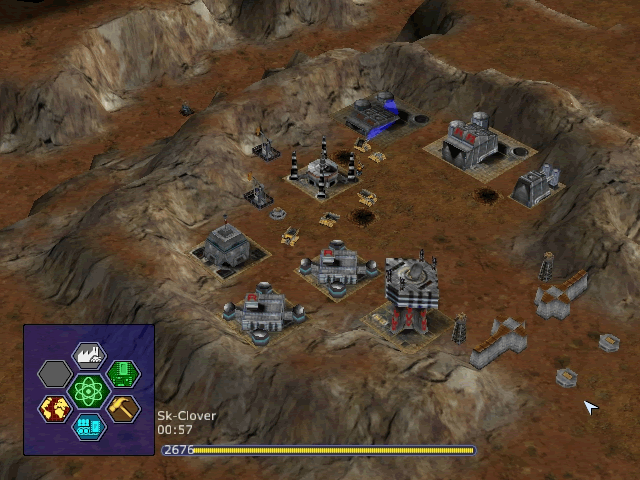Open the factory manufacture menu
Screen dimensions: 640x480
89,356
